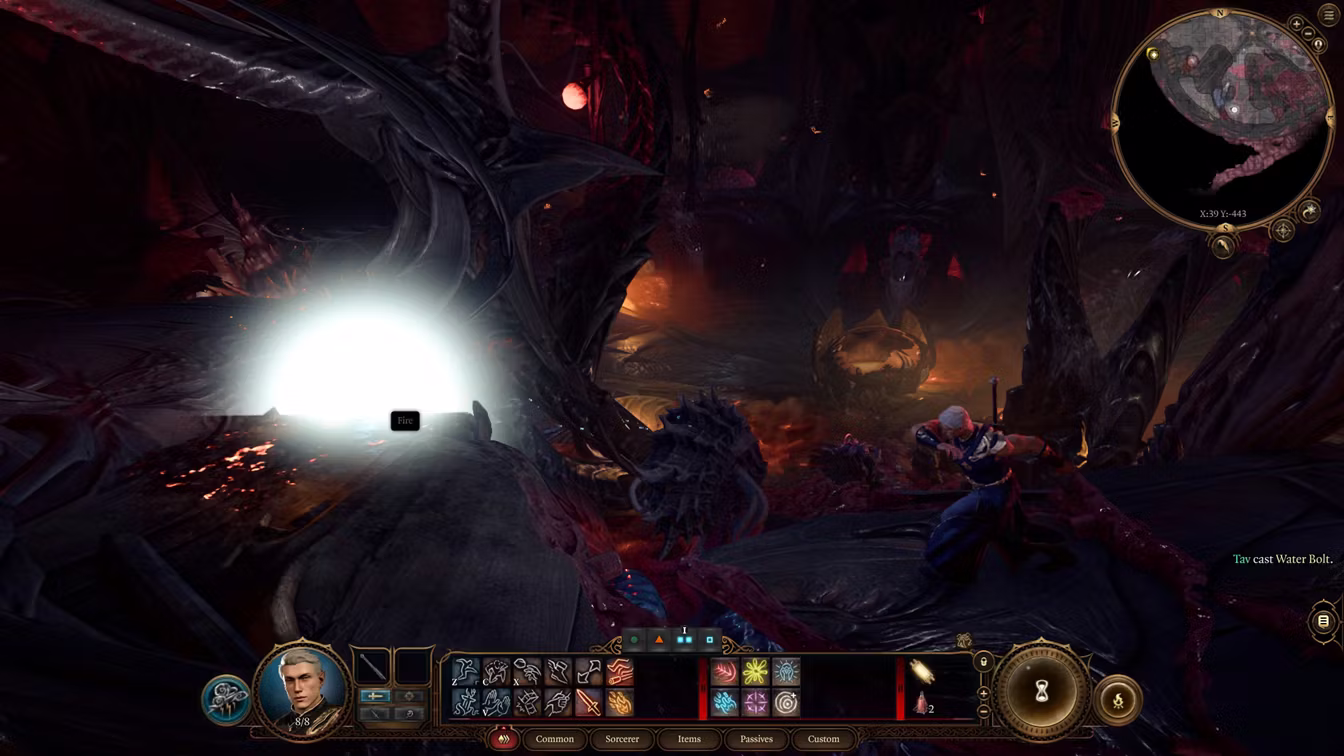
Task: Switch to the Custom hotbar tab
Action: pos(823,739)
